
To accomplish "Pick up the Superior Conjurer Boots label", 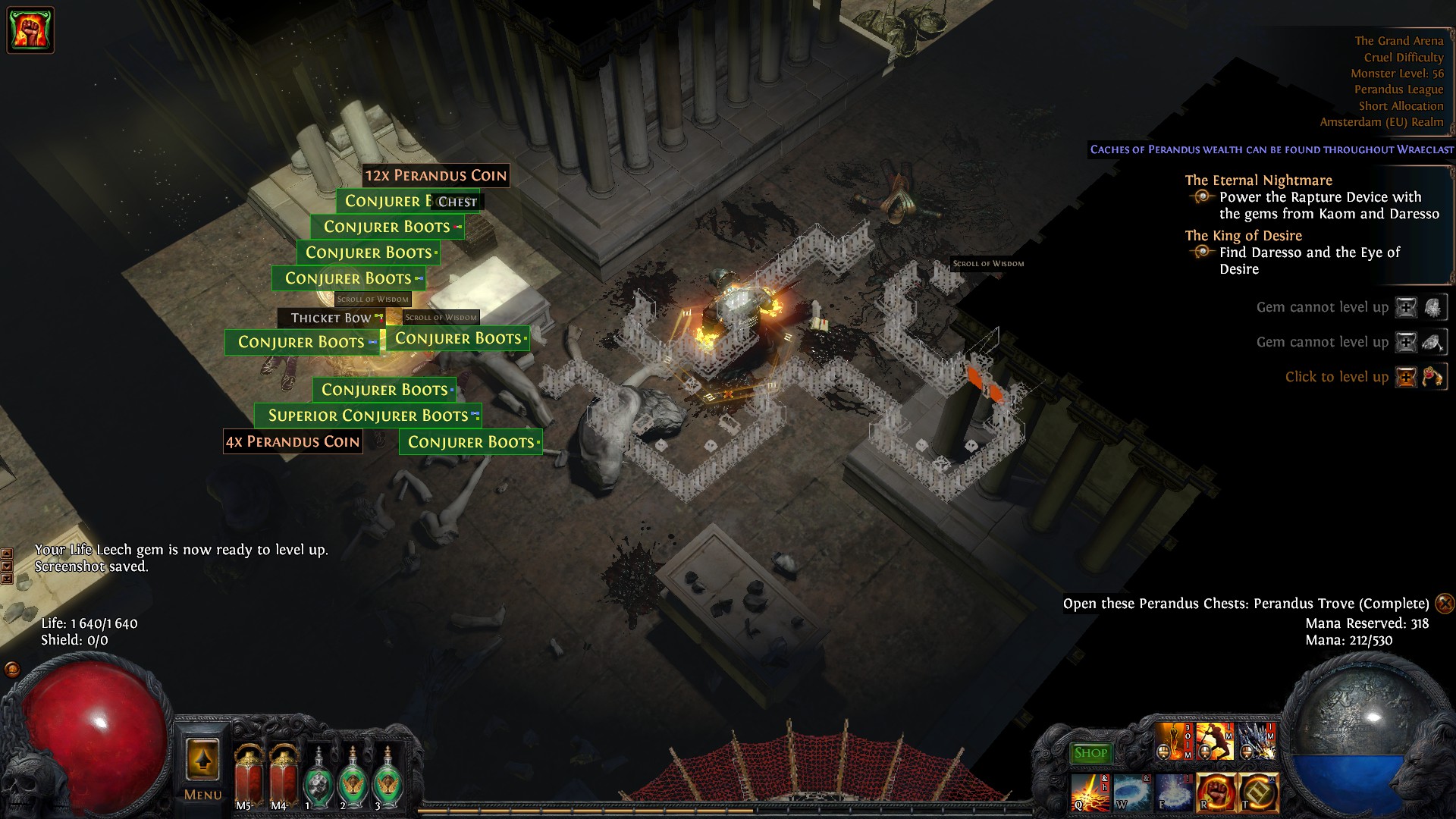I will pos(368,416).
